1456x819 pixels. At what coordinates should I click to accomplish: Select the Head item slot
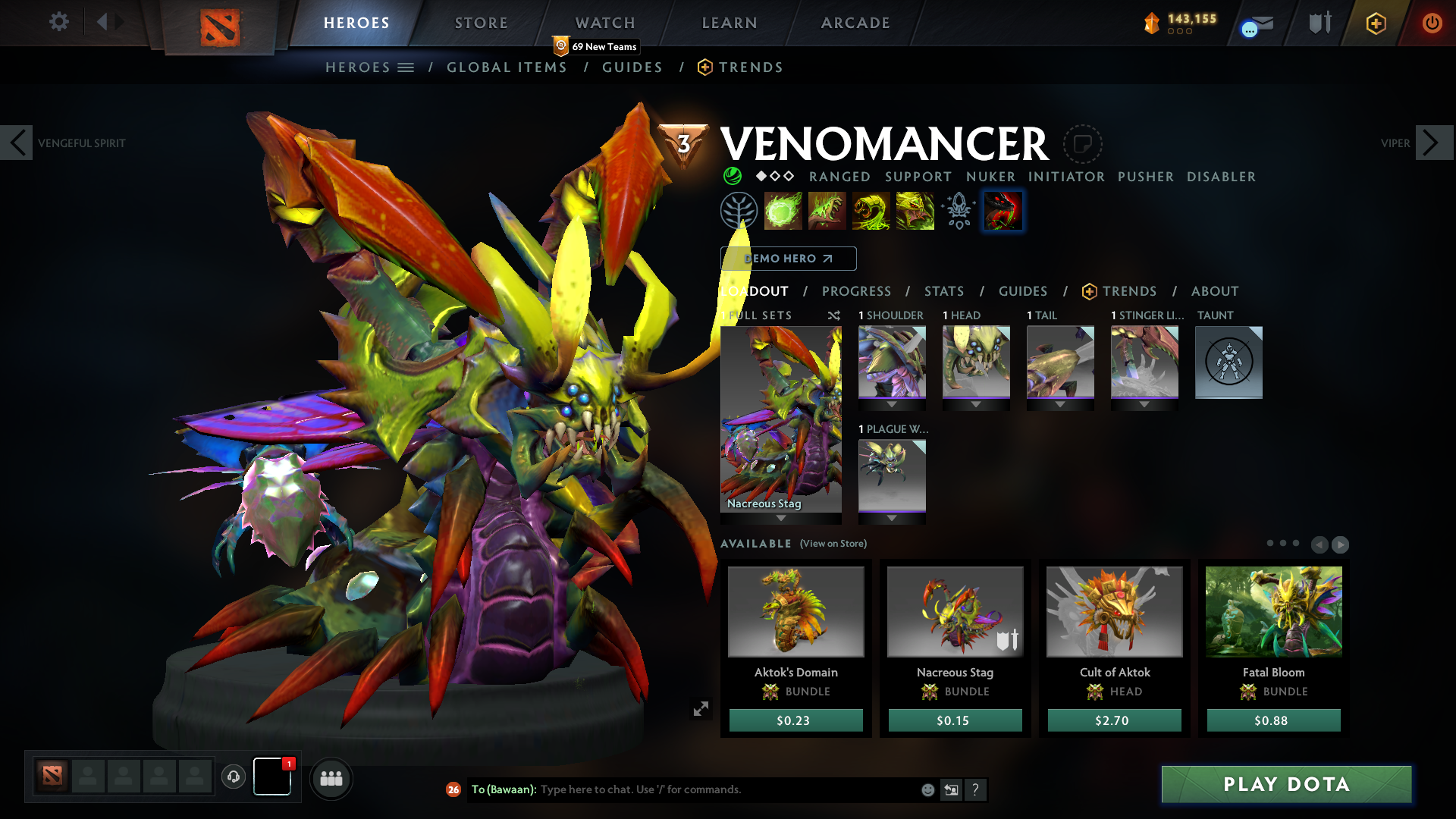(976, 362)
